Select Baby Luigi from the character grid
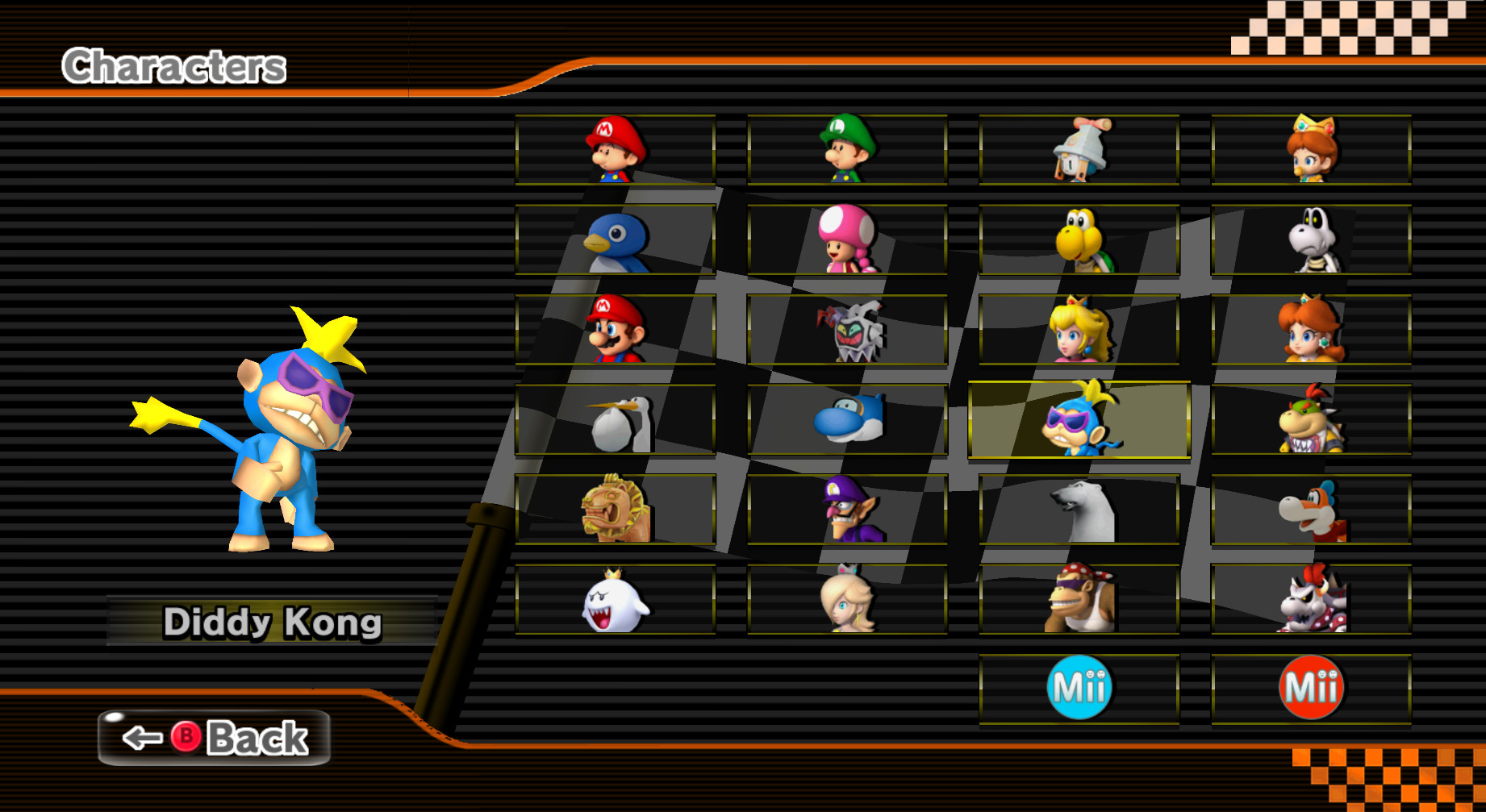Screen dimensions: 1486x812 click(846, 152)
